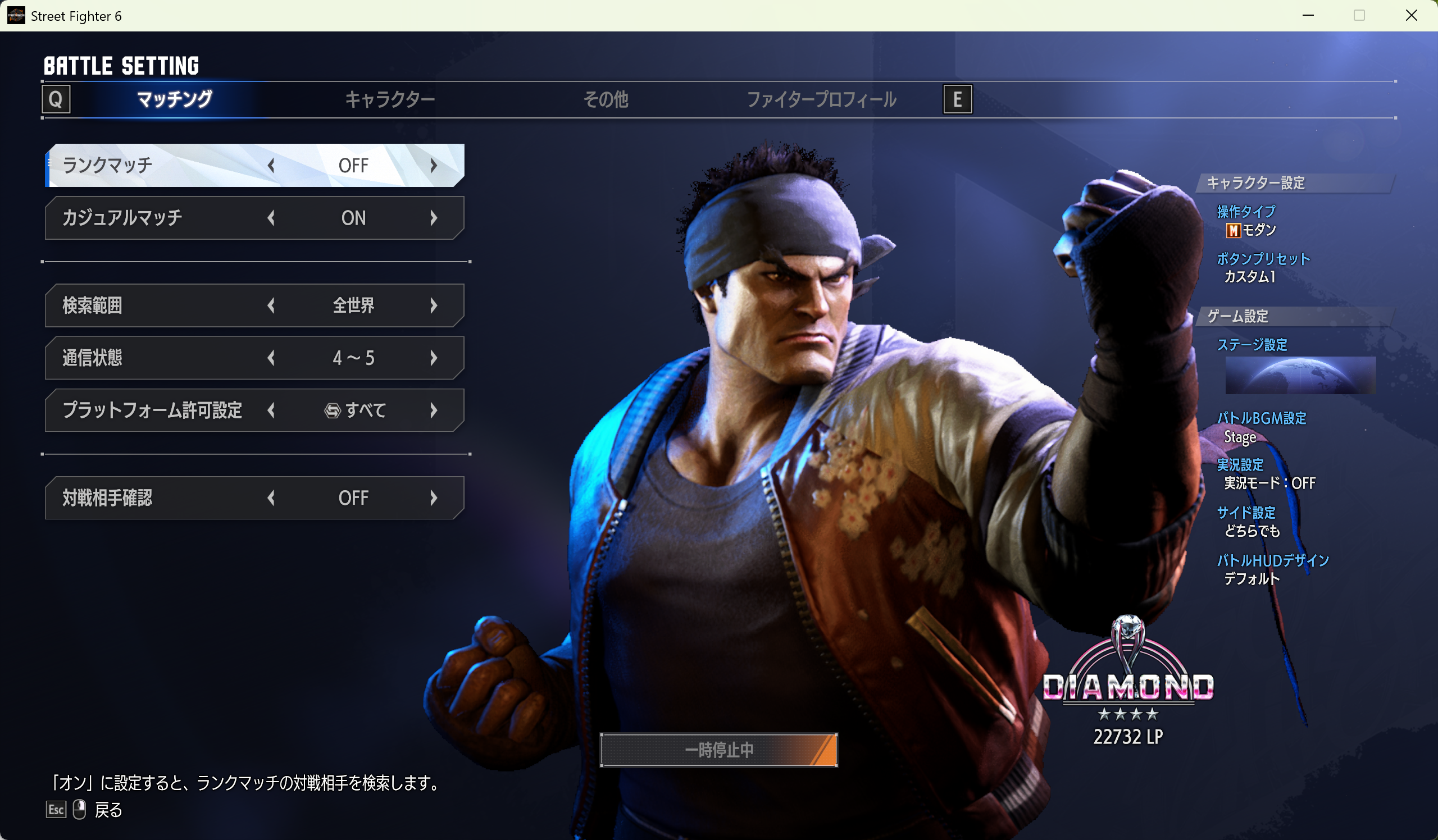The height and width of the screenshot is (840, 1438).
Task: Click the left arrow on プラットフォーム許可設定
Action: pos(271,410)
